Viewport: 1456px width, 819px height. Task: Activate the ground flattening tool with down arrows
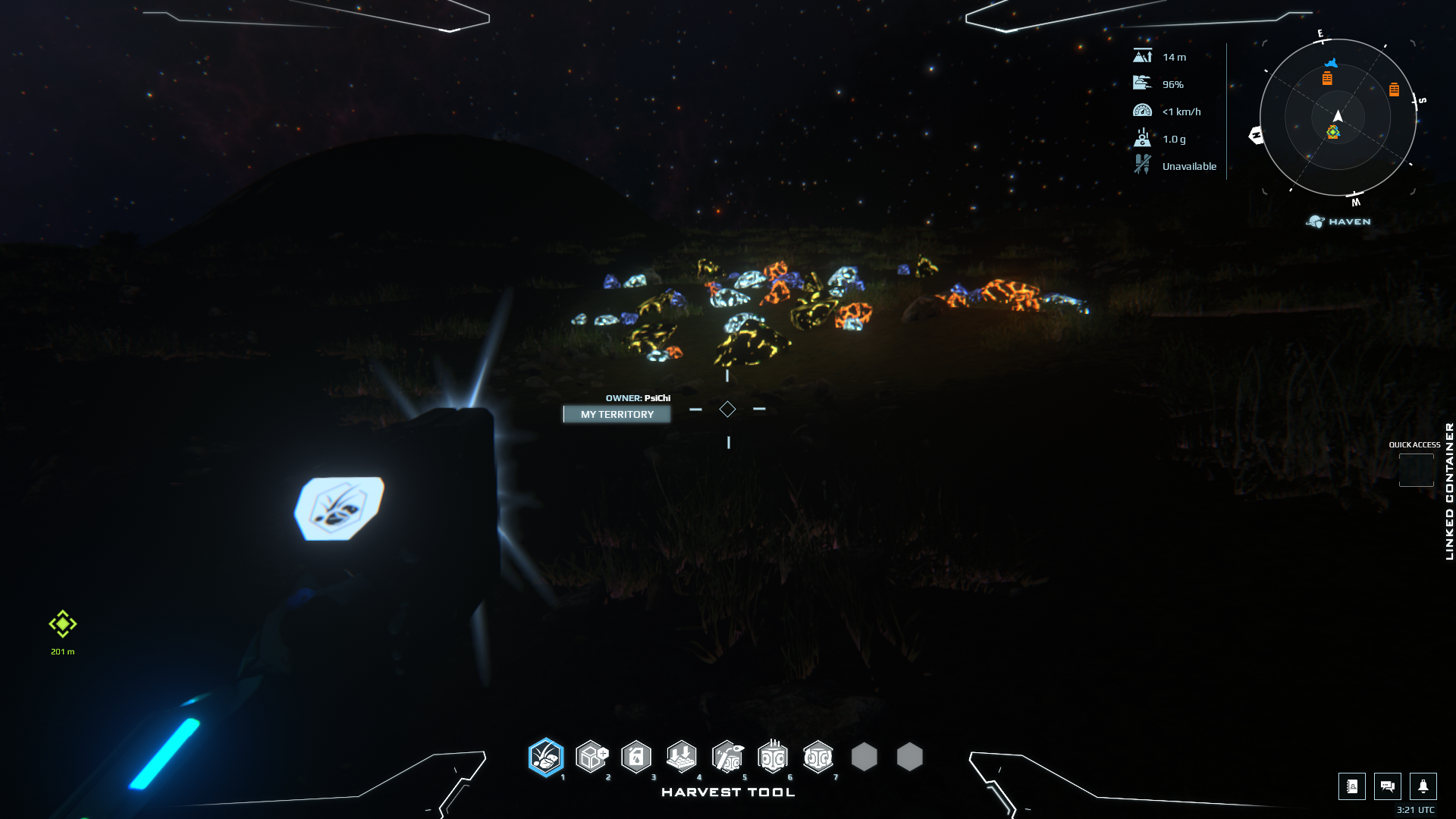(x=682, y=757)
